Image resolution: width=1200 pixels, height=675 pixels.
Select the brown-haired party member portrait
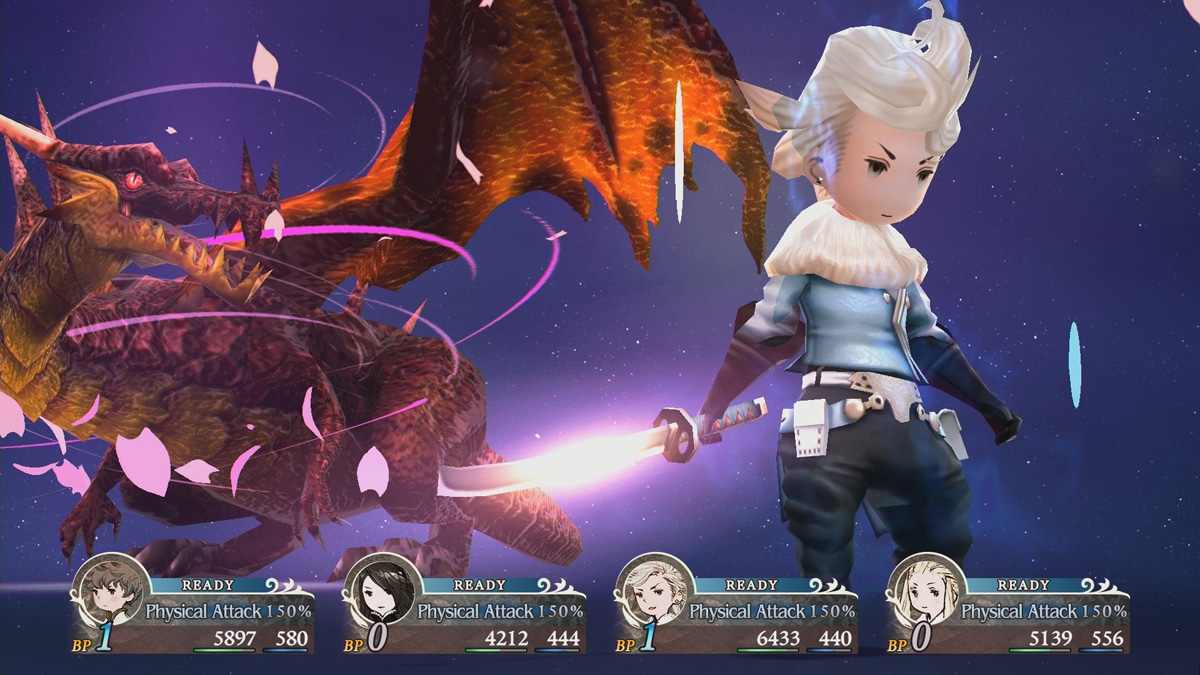point(109,591)
